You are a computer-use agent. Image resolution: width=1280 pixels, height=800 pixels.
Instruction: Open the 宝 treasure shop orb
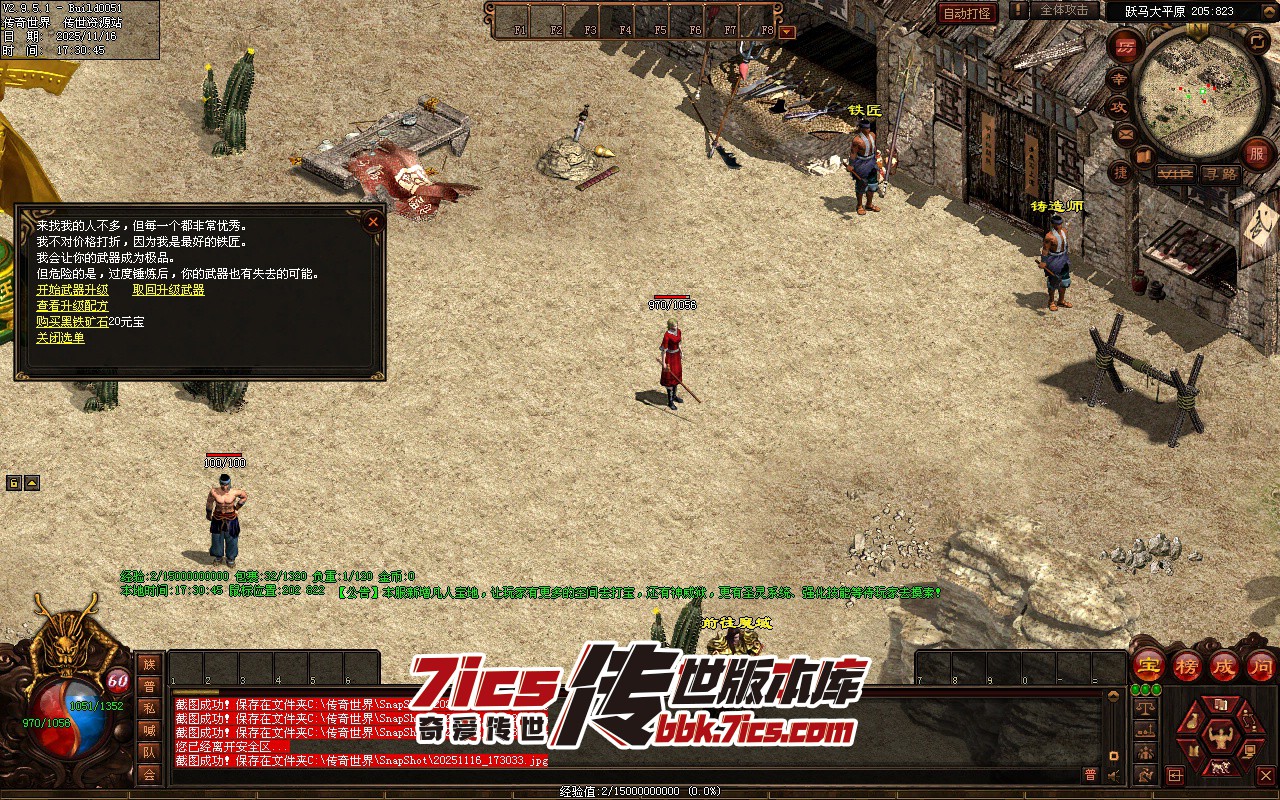click(x=1149, y=665)
